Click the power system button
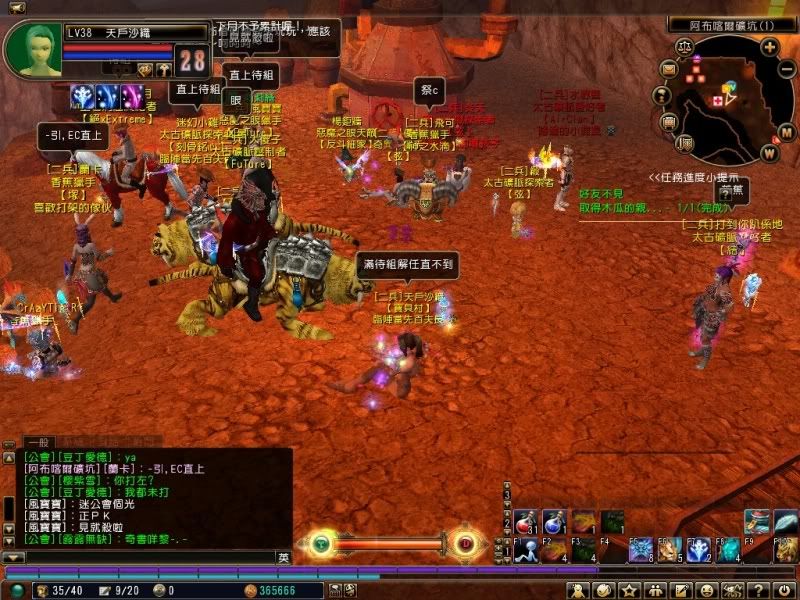The image size is (800, 600). (x=786, y=591)
